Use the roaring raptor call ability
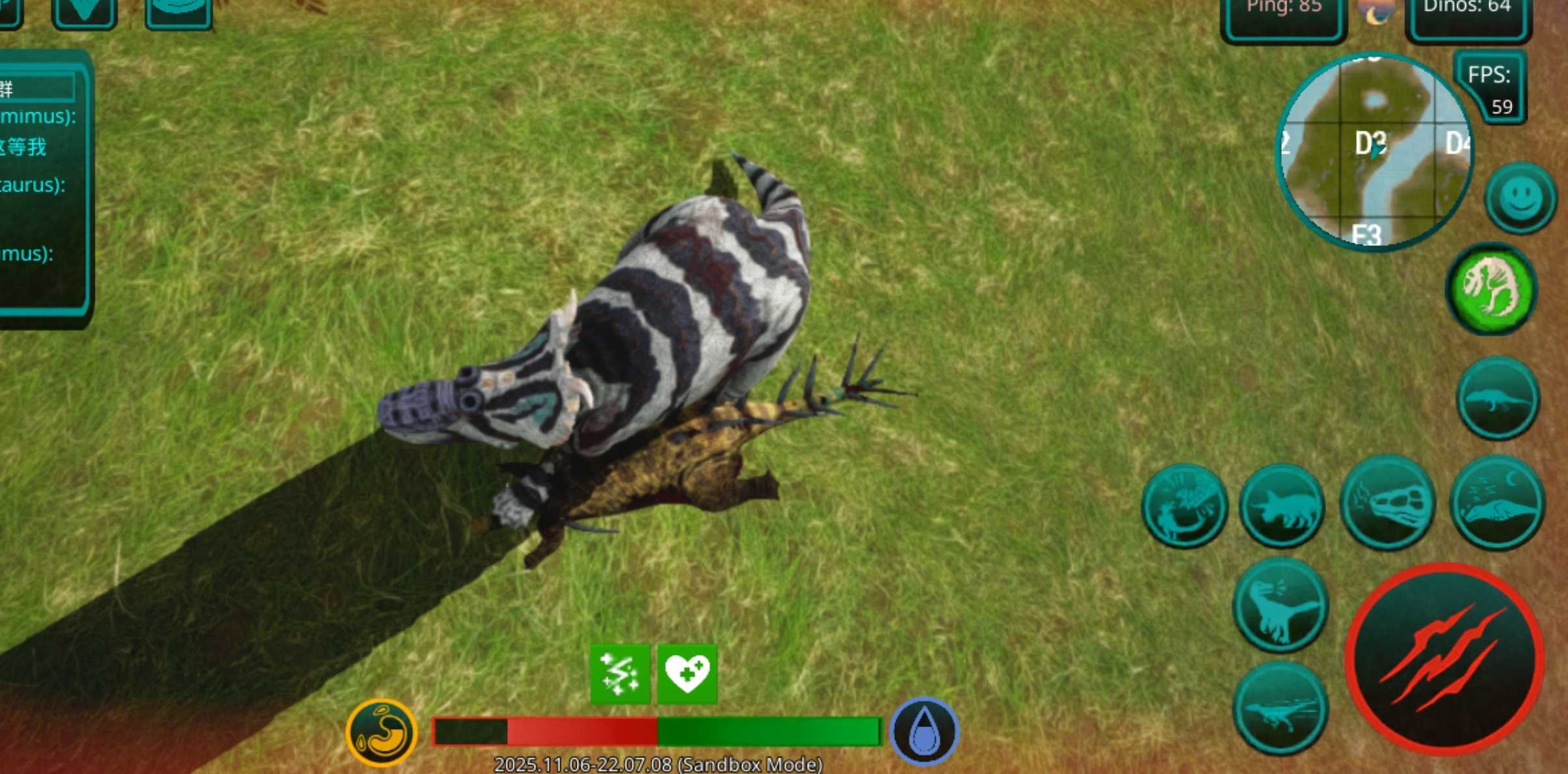The height and width of the screenshot is (774, 1568). pos(1279,605)
